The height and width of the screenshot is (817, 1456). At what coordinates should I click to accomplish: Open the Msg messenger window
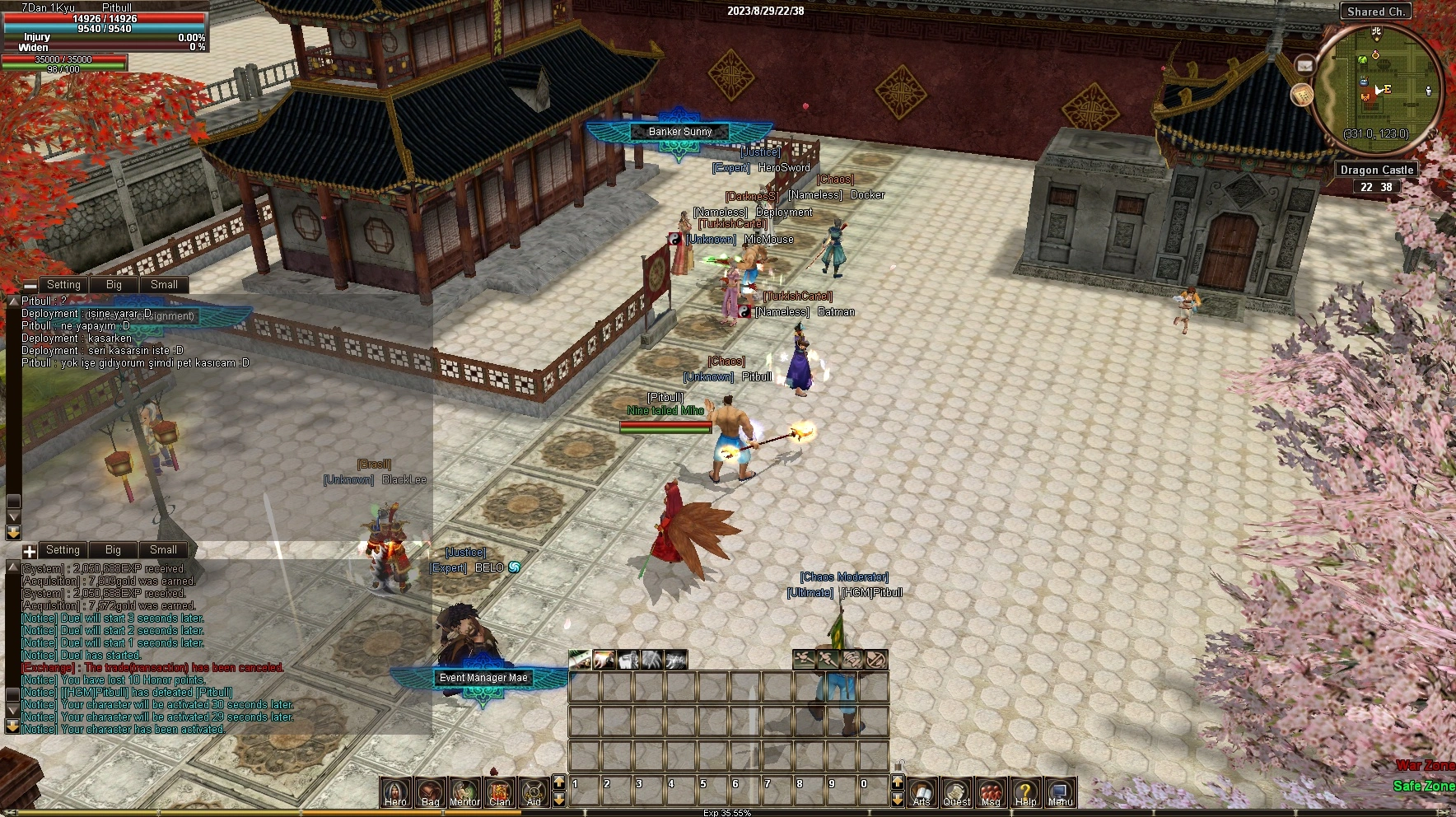(991, 792)
